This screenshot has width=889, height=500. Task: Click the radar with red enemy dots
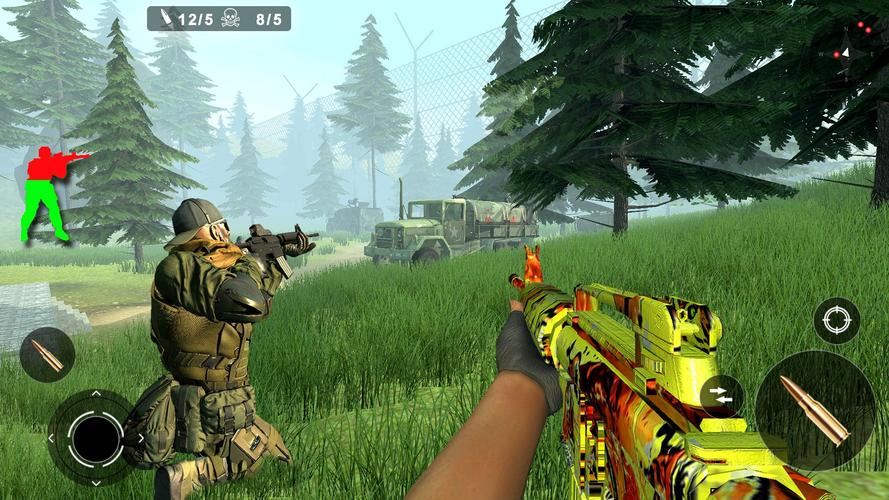[853, 45]
